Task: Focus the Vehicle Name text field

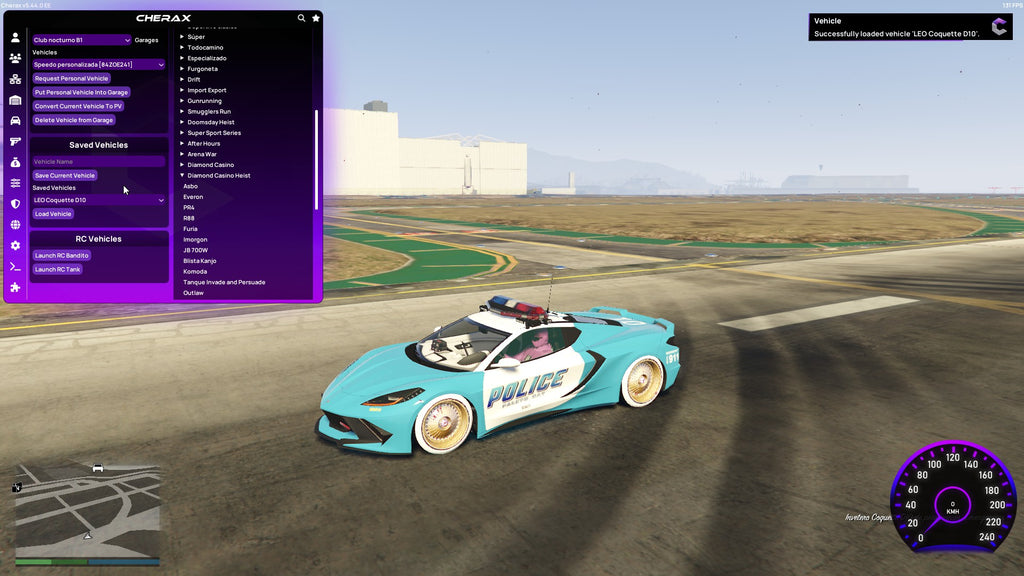Action: click(x=98, y=161)
